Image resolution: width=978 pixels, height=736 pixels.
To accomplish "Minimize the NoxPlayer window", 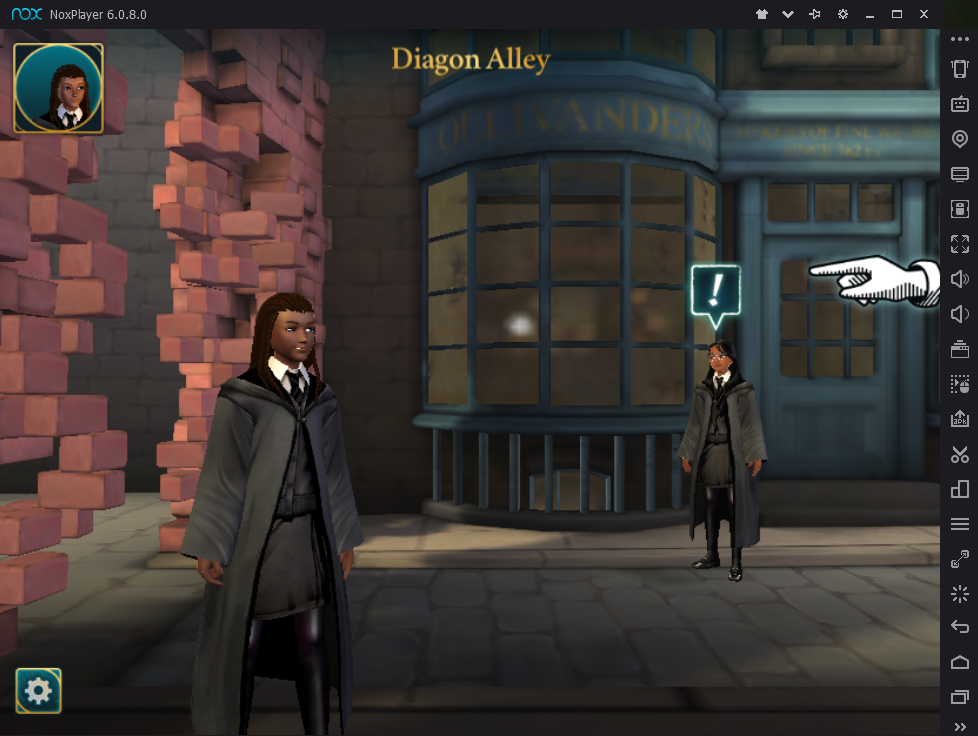I will [x=870, y=14].
